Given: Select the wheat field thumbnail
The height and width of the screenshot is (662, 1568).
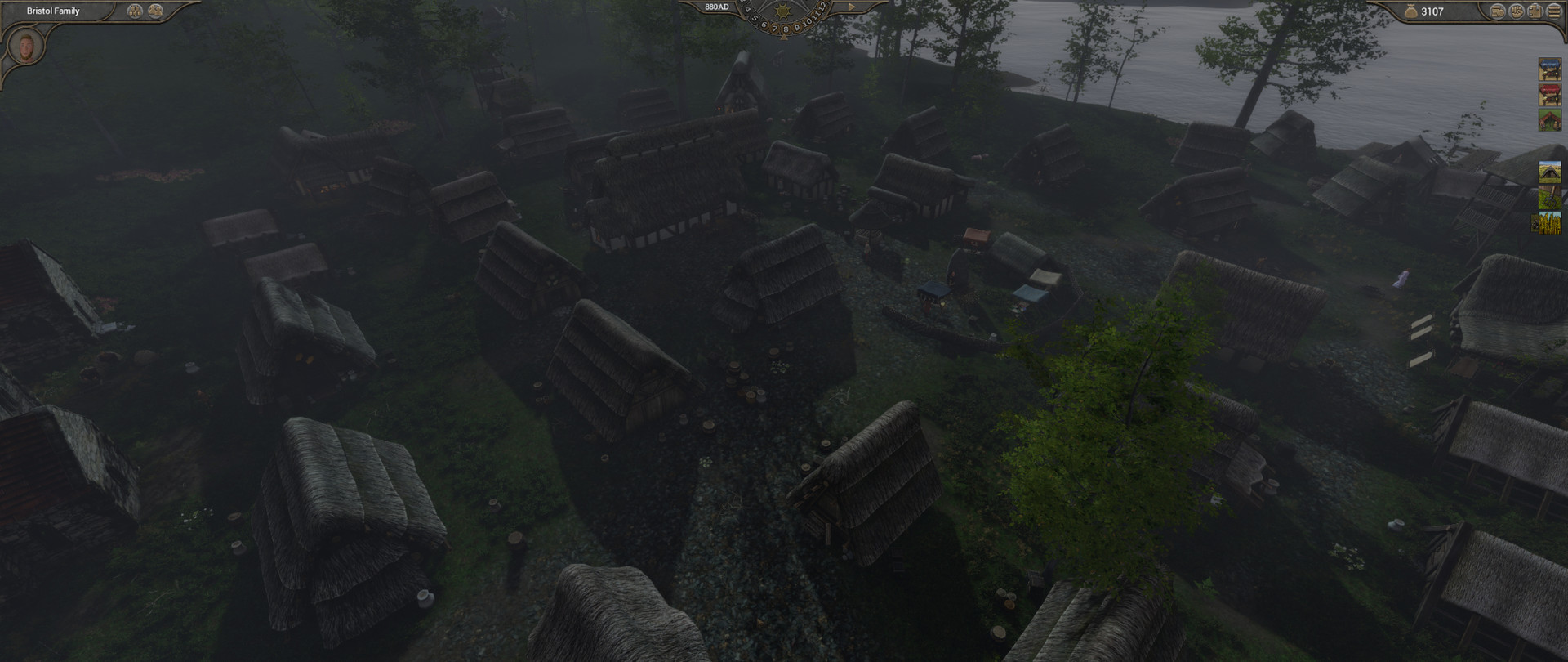Looking at the screenshot, I should (x=1549, y=222).
